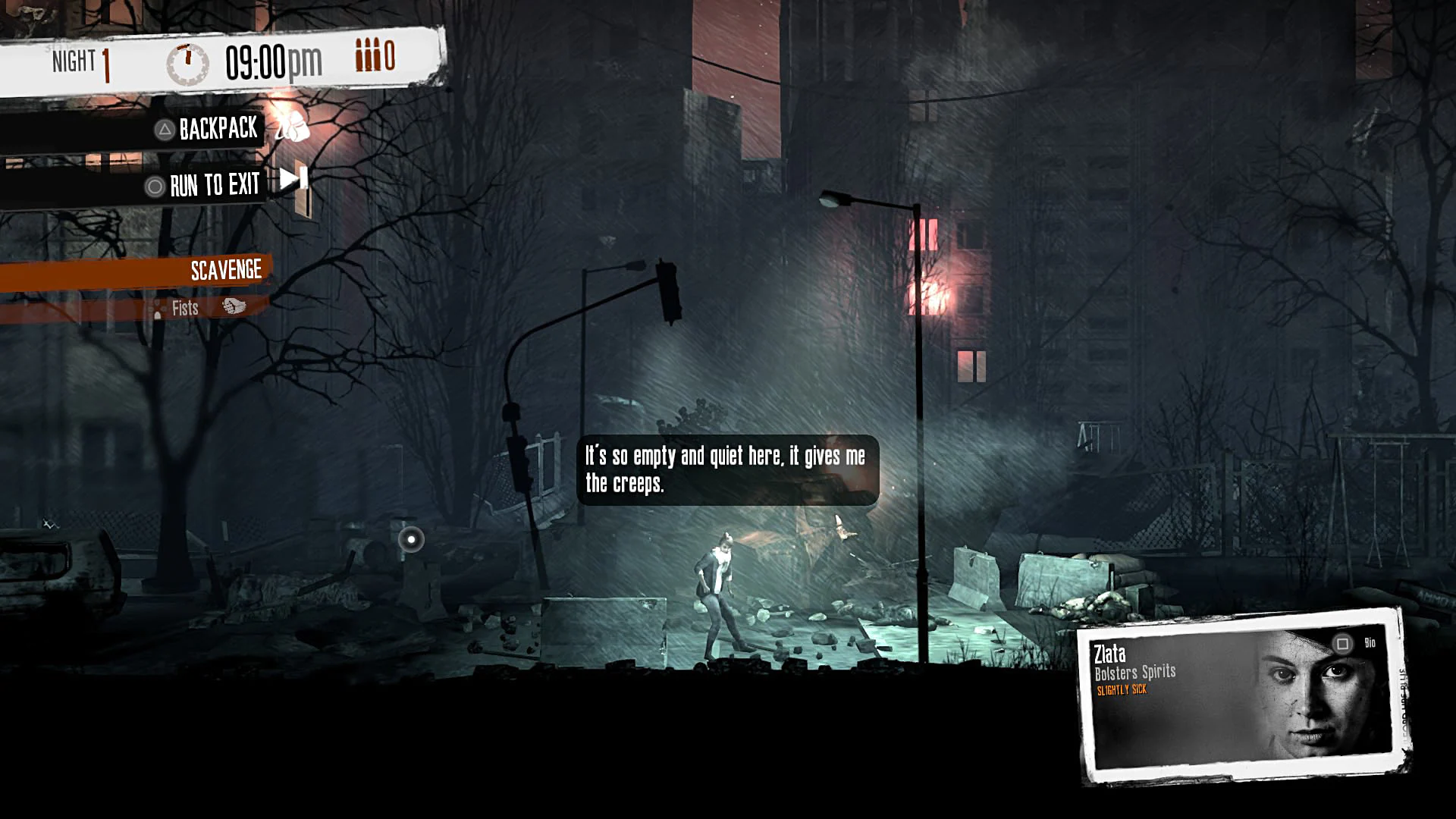Click the BACKPACK option

tap(218, 129)
